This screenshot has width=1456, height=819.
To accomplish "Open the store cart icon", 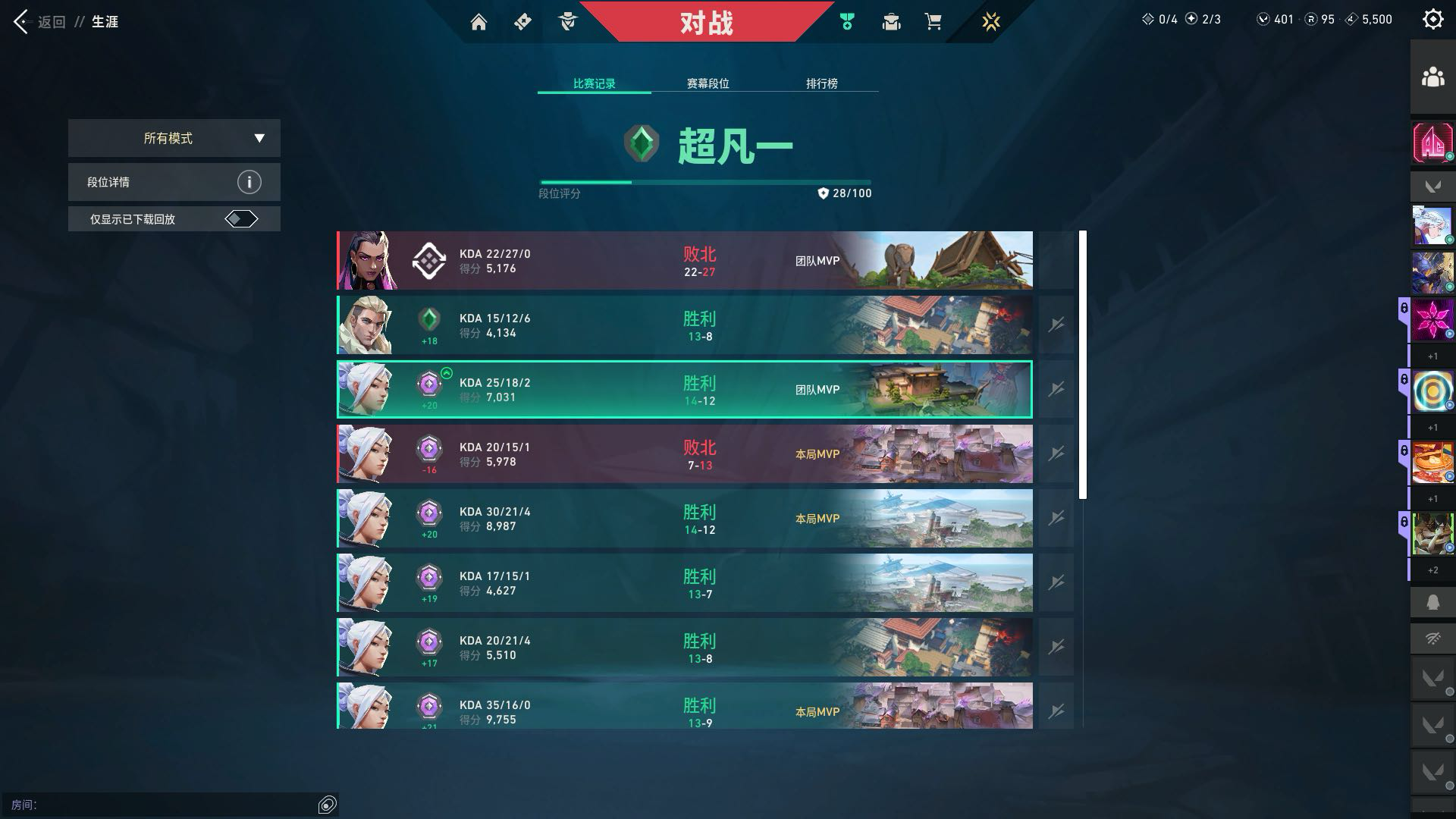I will [934, 22].
